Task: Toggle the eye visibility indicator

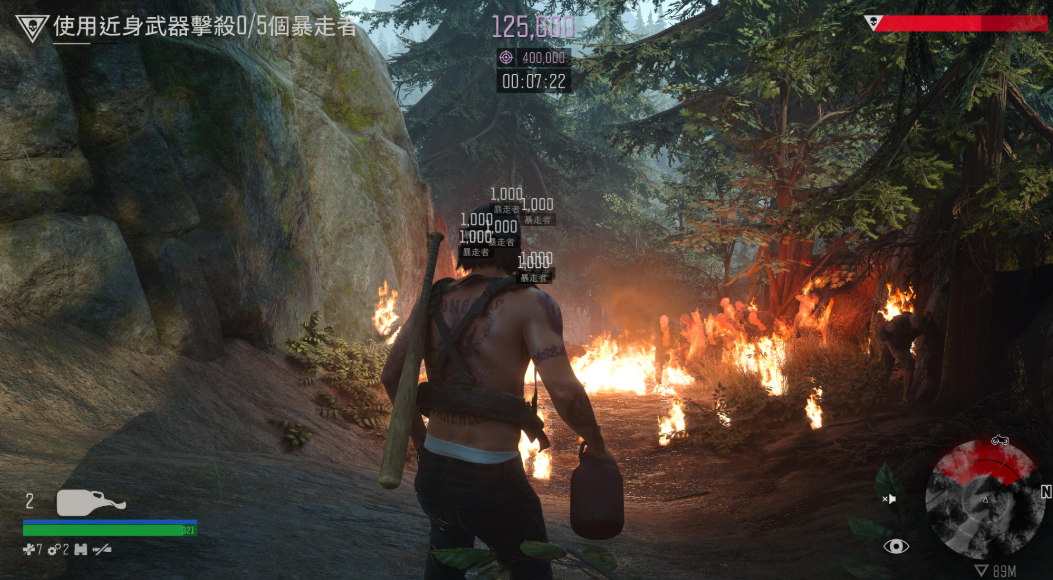Action: coord(896,546)
